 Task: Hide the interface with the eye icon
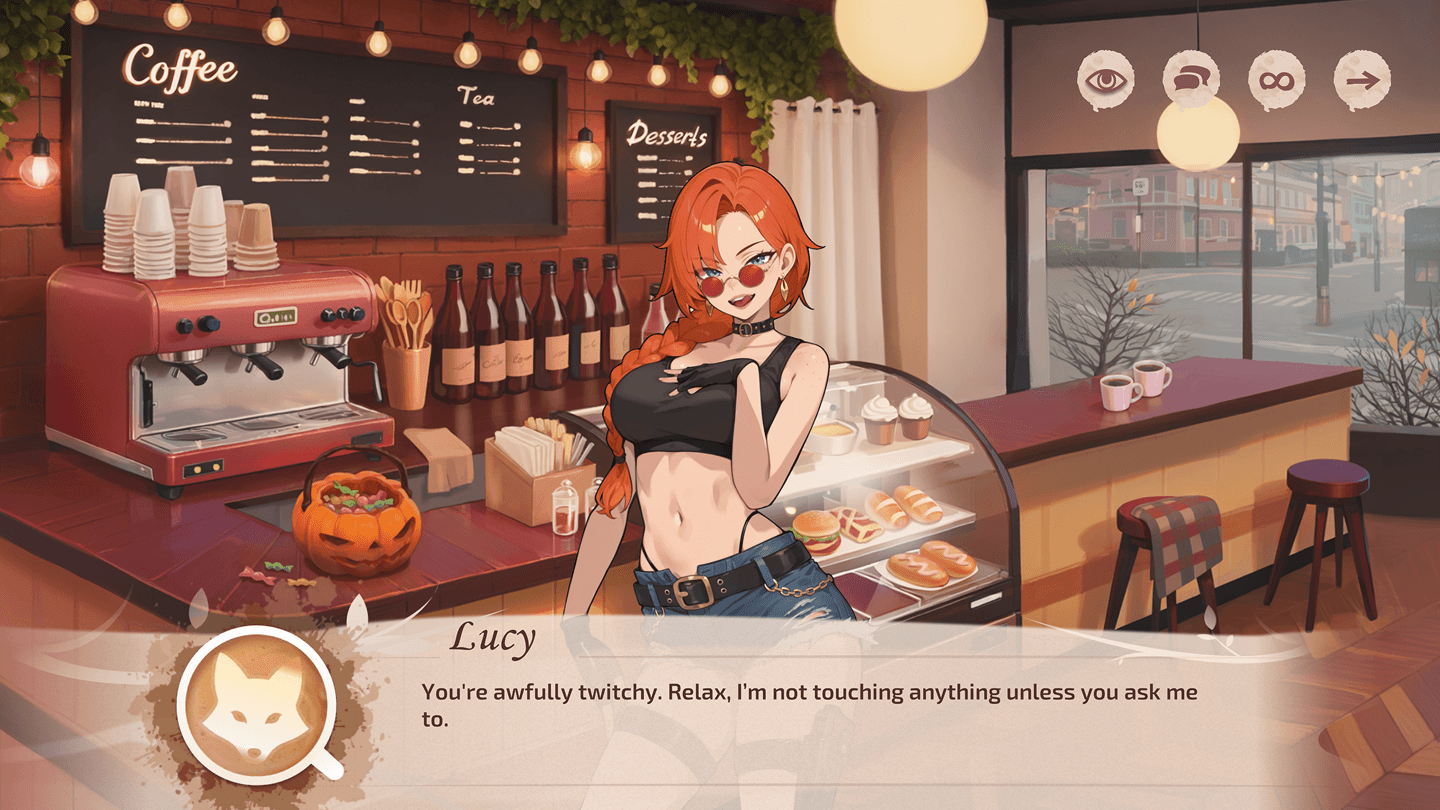(x=1105, y=81)
